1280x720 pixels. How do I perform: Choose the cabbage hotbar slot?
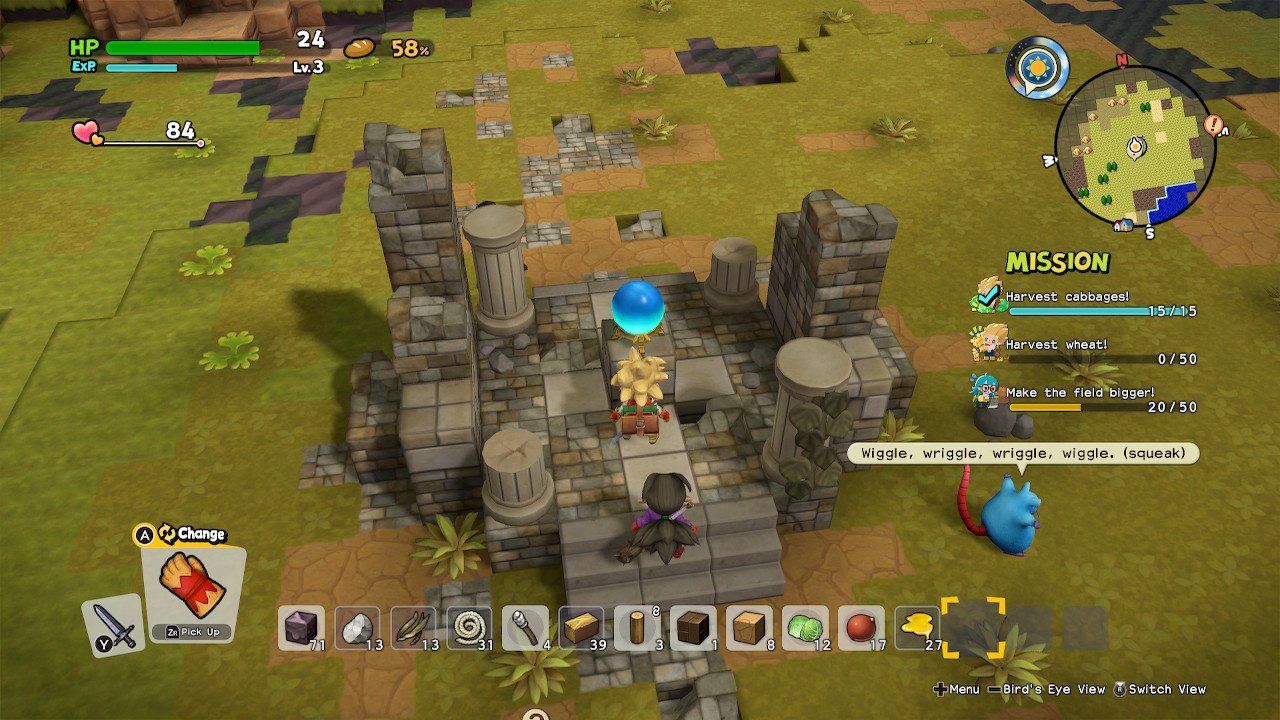(x=805, y=628)
